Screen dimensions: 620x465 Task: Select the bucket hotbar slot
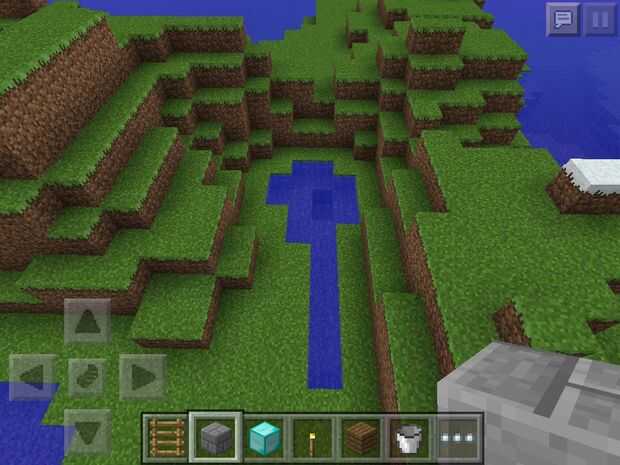(x=410, y=437)
